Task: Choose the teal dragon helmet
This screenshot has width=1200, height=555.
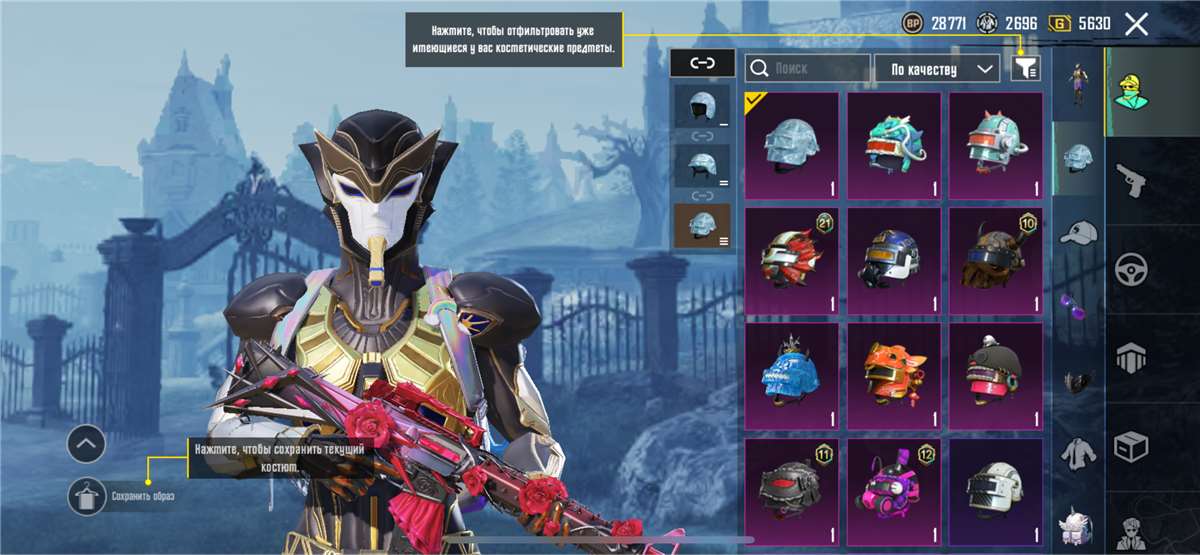Action: 894,144
